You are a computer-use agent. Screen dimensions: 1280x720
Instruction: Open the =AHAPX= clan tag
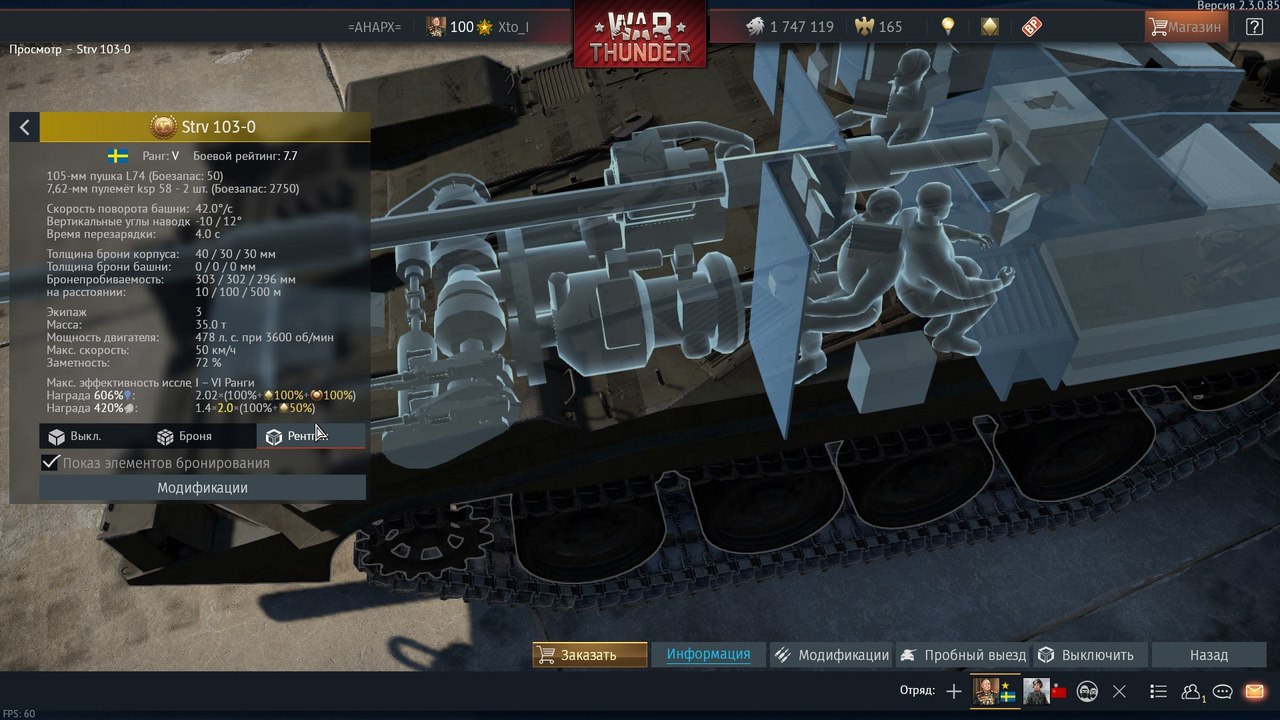(x=374, y=27)
